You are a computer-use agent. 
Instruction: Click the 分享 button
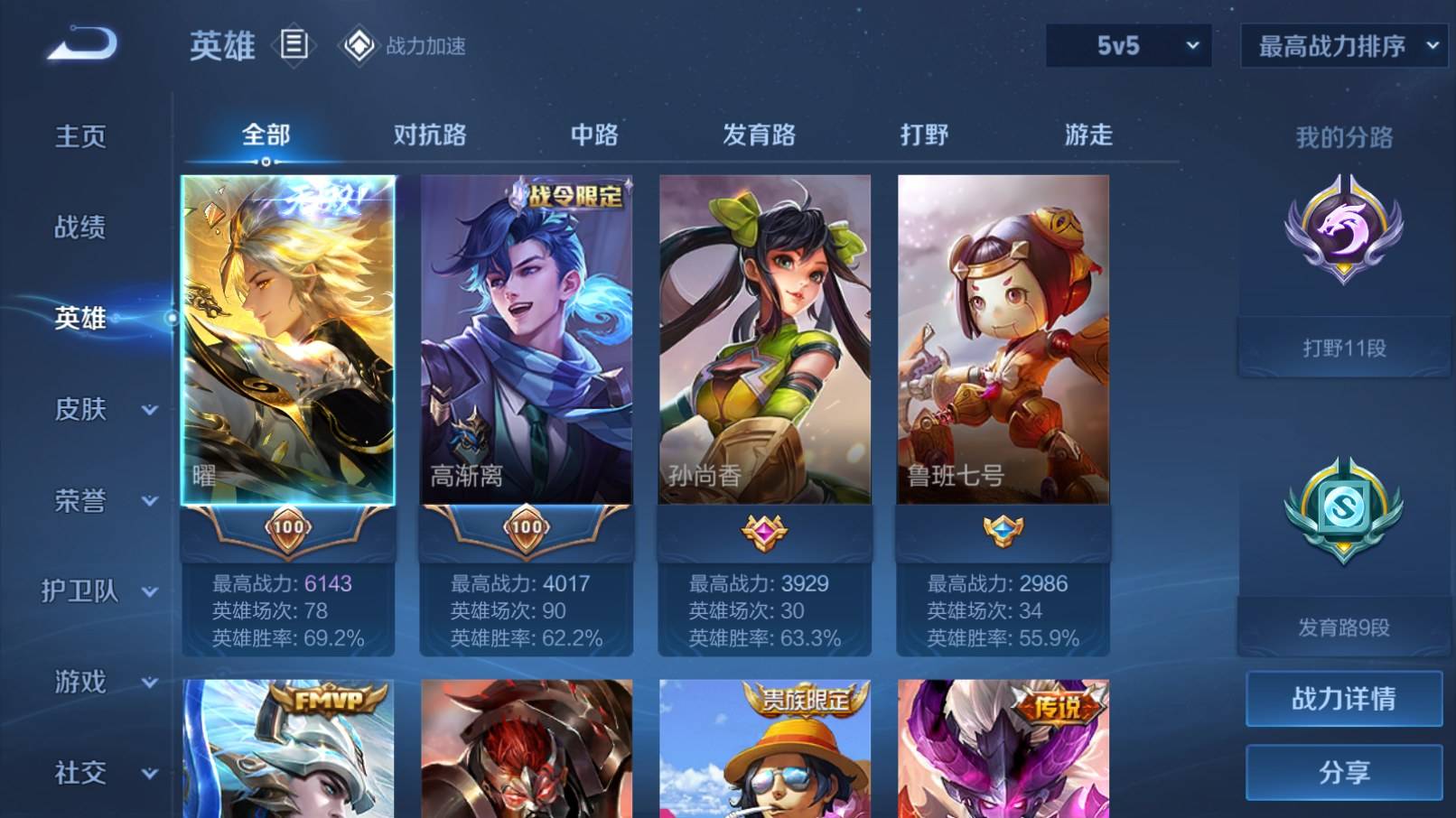point(1343,775)
